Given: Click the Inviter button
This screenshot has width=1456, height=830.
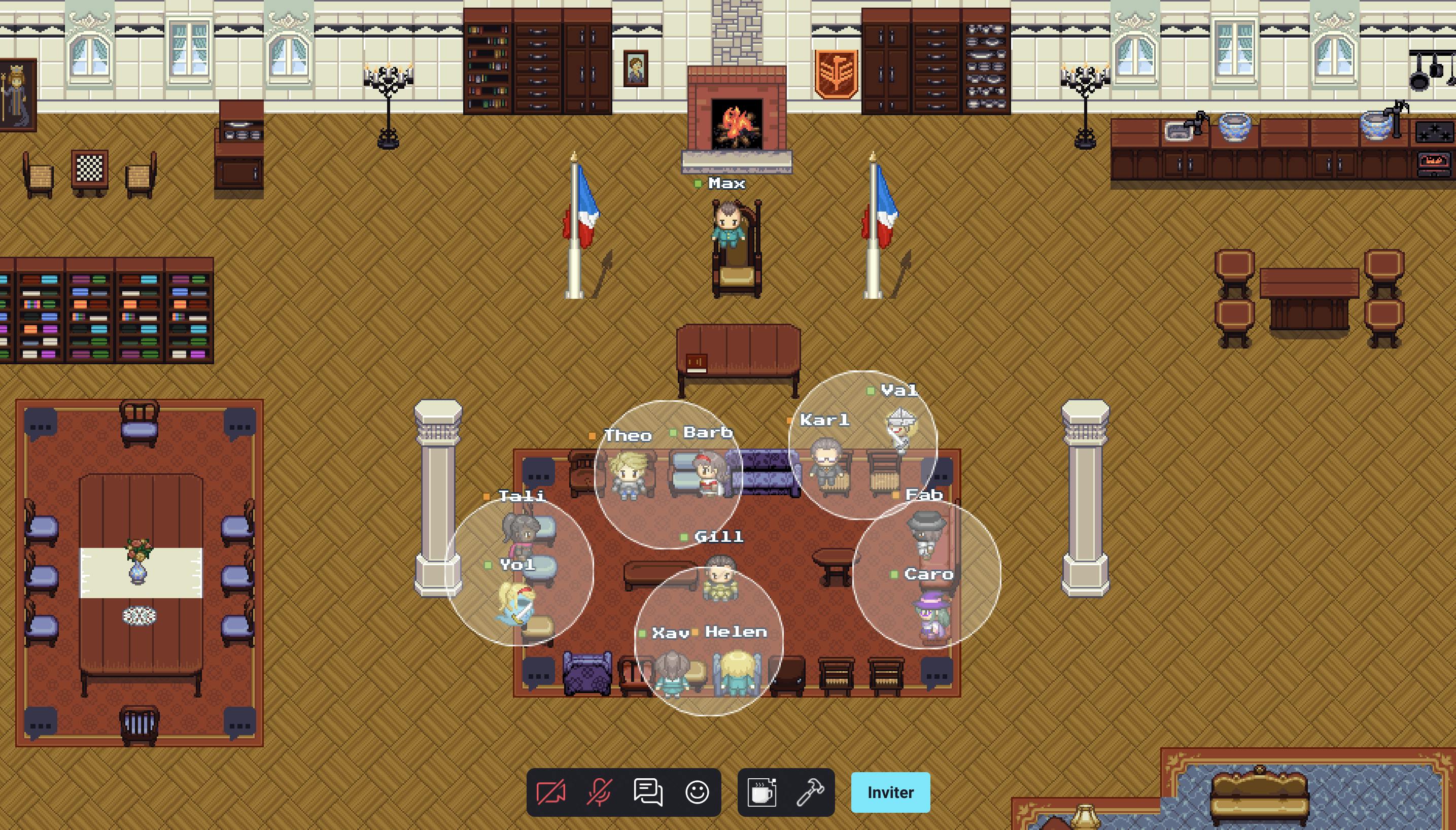Looking at the screenshot, I should click(890, 792).
